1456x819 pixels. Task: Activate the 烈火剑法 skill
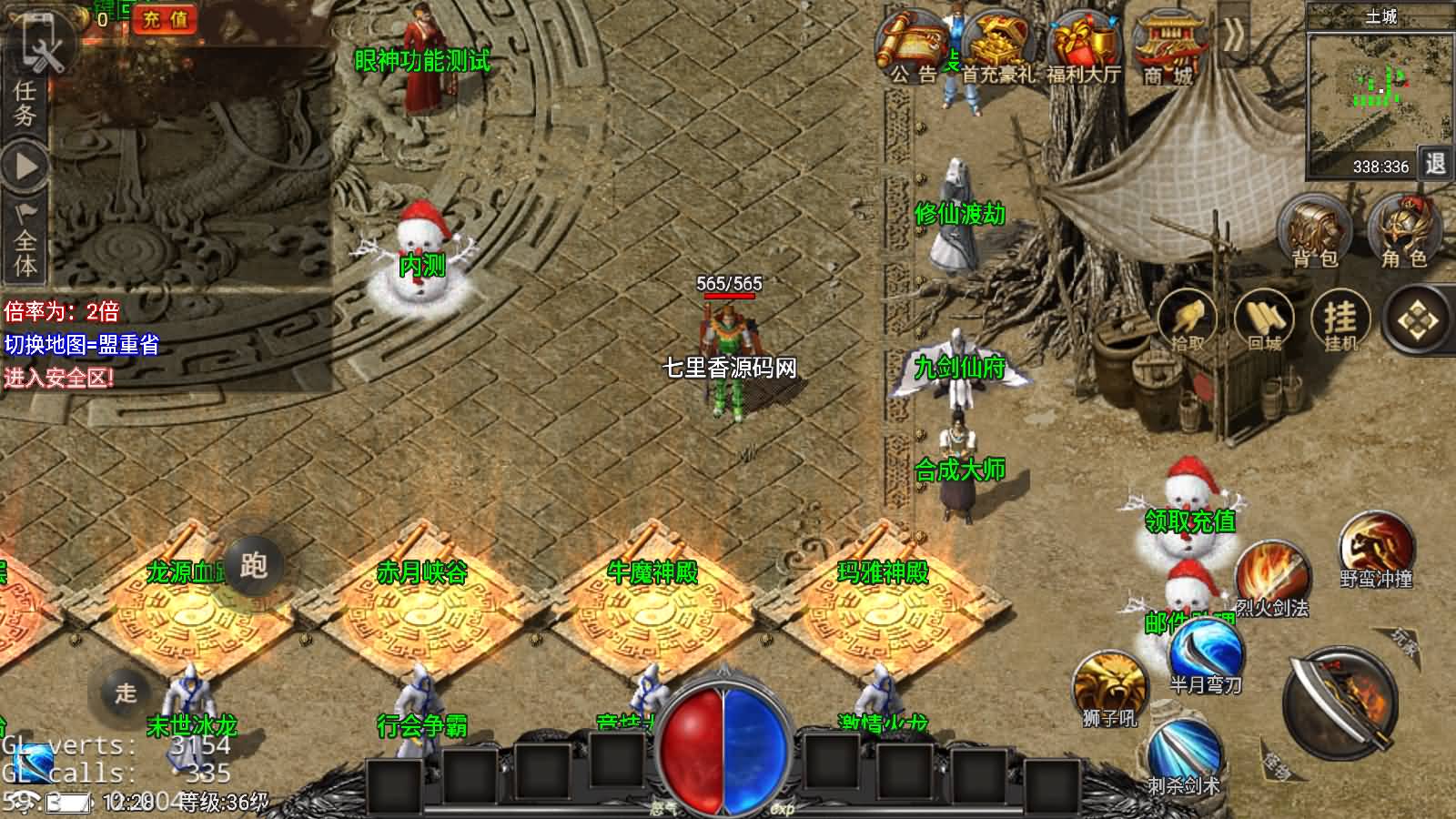click(1272, 577)
